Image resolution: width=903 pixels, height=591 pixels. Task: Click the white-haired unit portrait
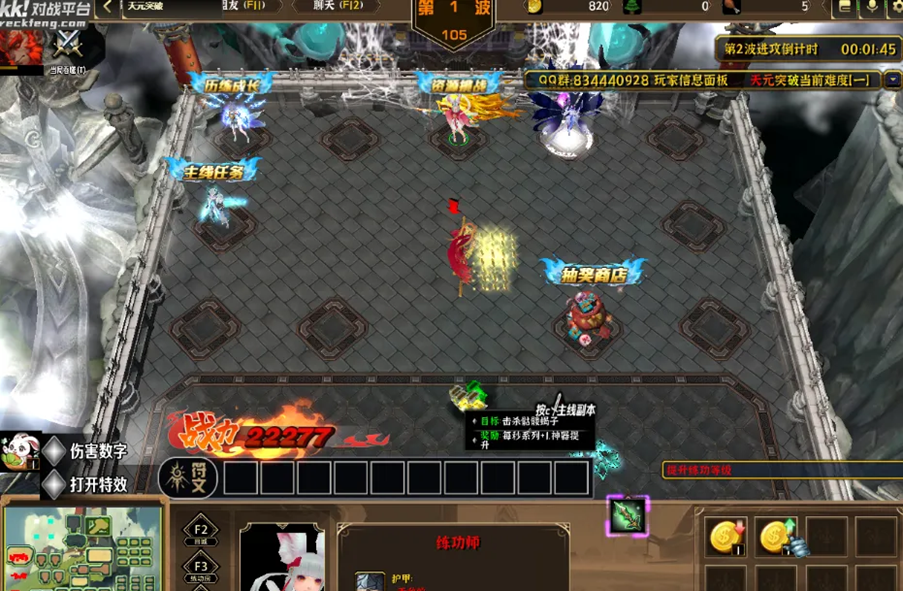coord(282,558)
